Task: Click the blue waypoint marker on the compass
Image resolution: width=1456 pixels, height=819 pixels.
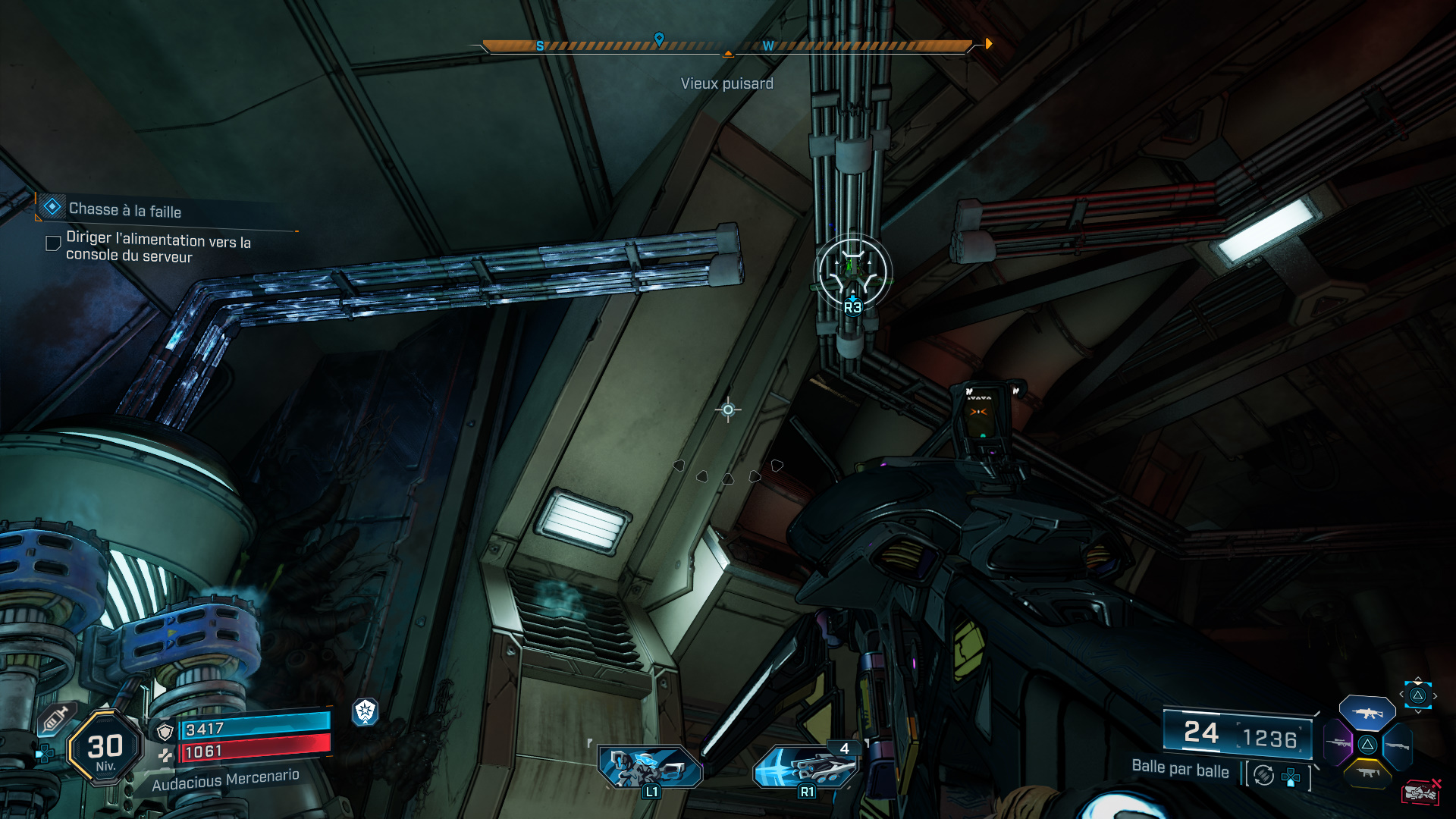Action: (659, 39)
